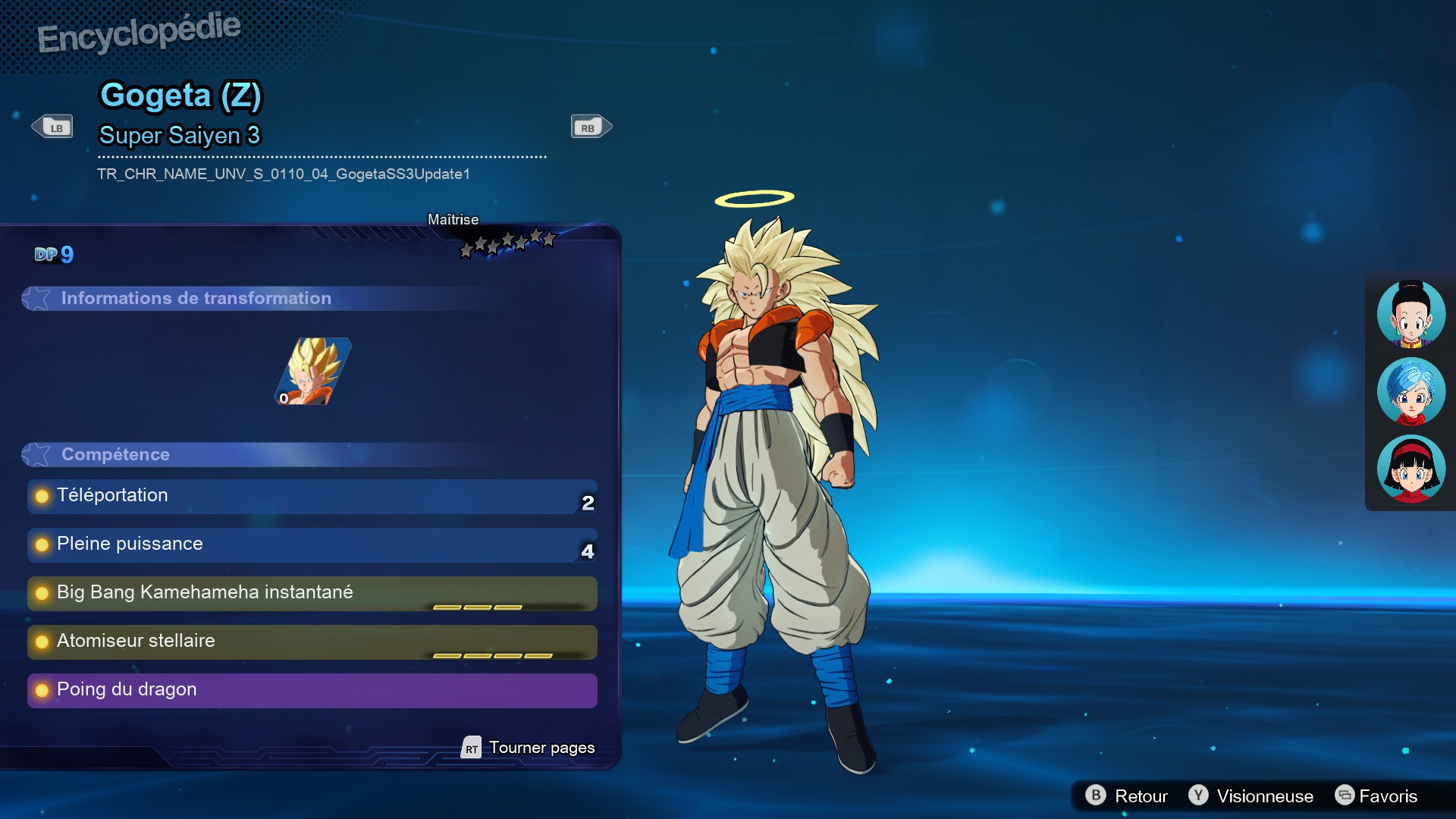1456x819 pixels.
Task: Select the Bulma portrait icon
Action: 1410,391
